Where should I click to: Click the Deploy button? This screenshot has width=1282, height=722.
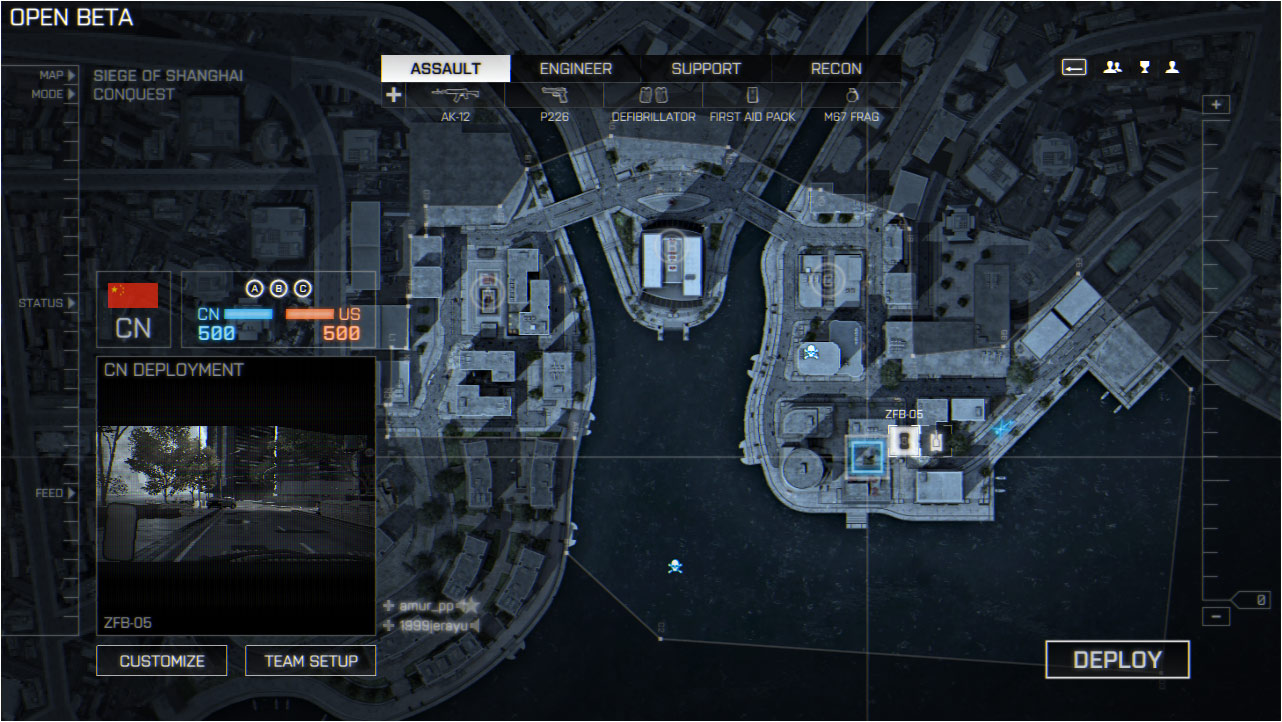(x=1117, y=660)
